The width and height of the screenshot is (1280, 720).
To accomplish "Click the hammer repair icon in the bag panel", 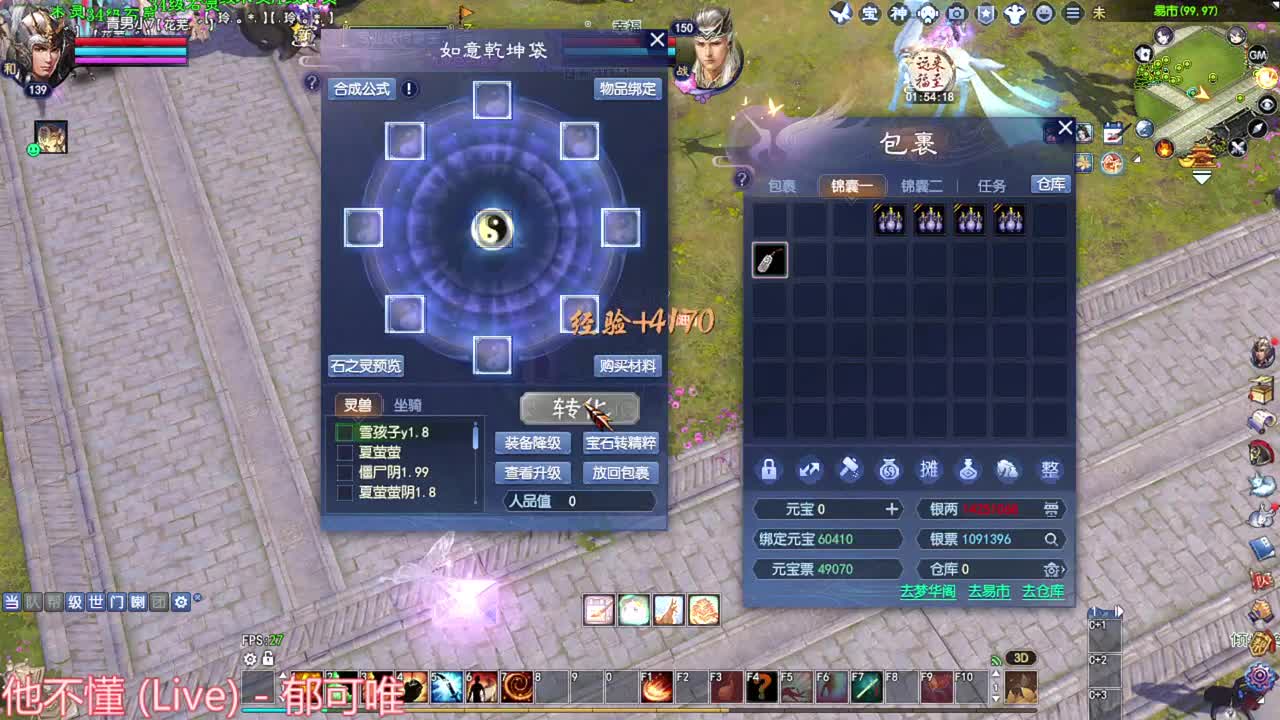I will coord(850,470).
